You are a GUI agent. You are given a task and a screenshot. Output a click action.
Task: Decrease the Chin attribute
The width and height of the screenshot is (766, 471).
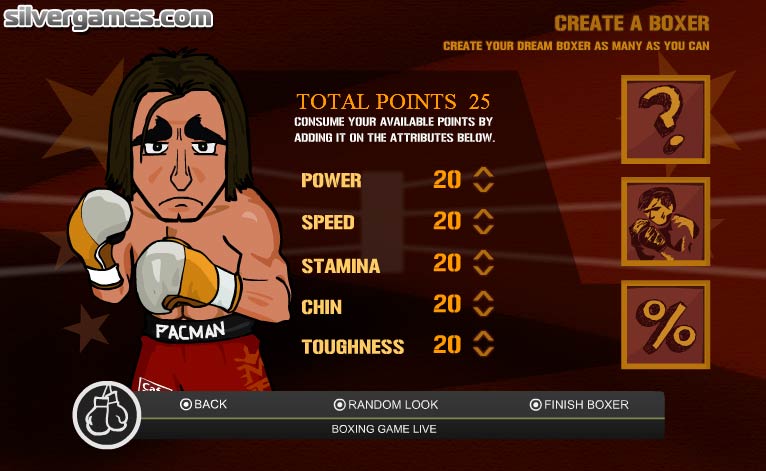pos(484,311)
